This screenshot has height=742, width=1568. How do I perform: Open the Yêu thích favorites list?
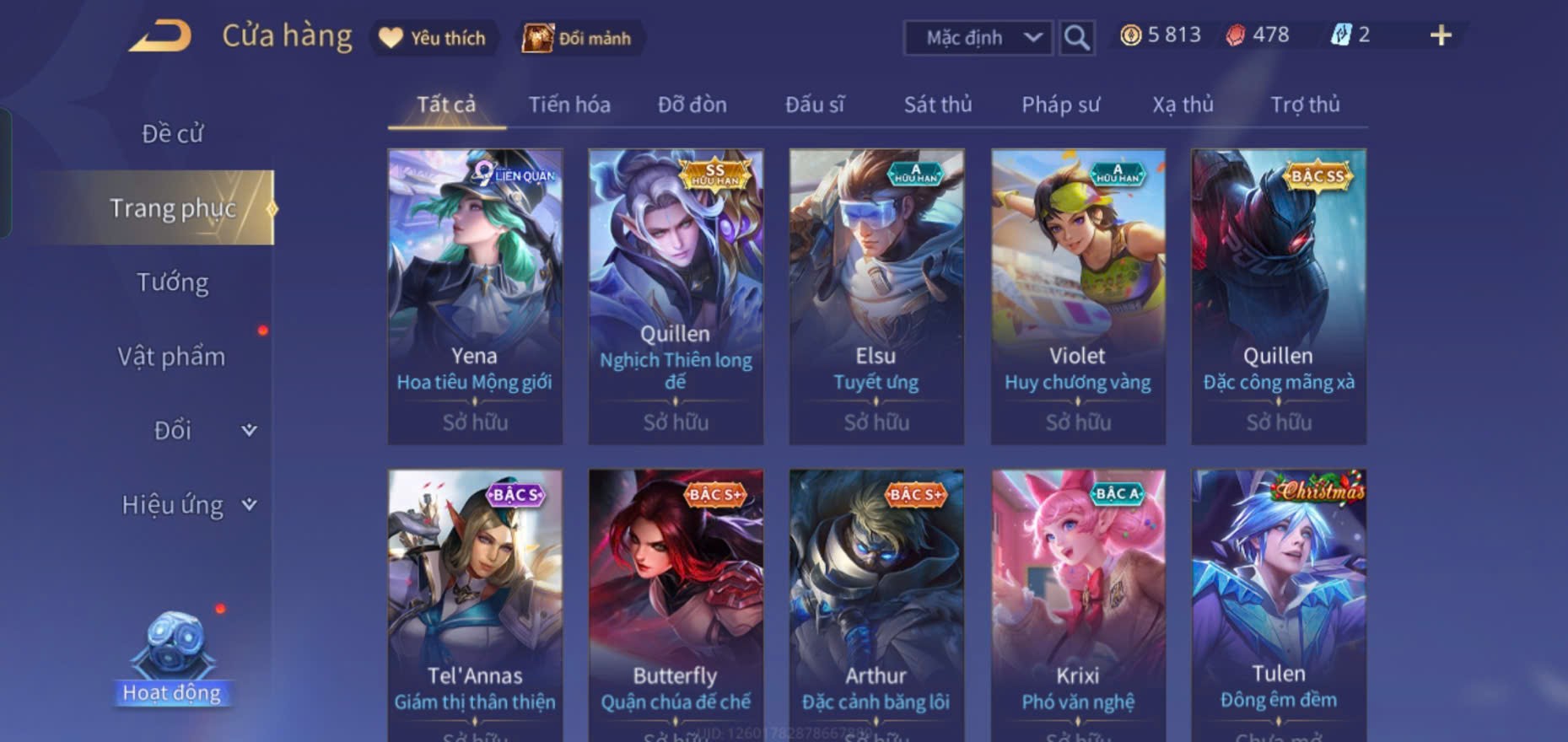pyautogui.click(x=434, y=38)
